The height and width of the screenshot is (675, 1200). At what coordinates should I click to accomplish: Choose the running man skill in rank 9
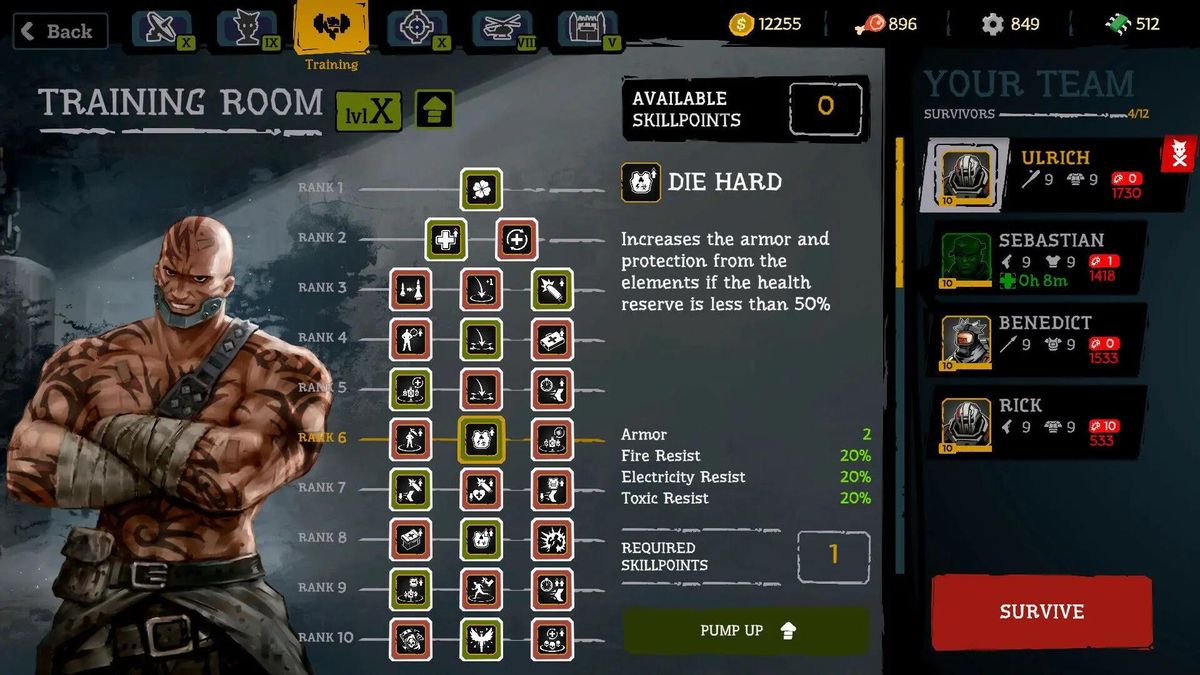click(481, 589)
